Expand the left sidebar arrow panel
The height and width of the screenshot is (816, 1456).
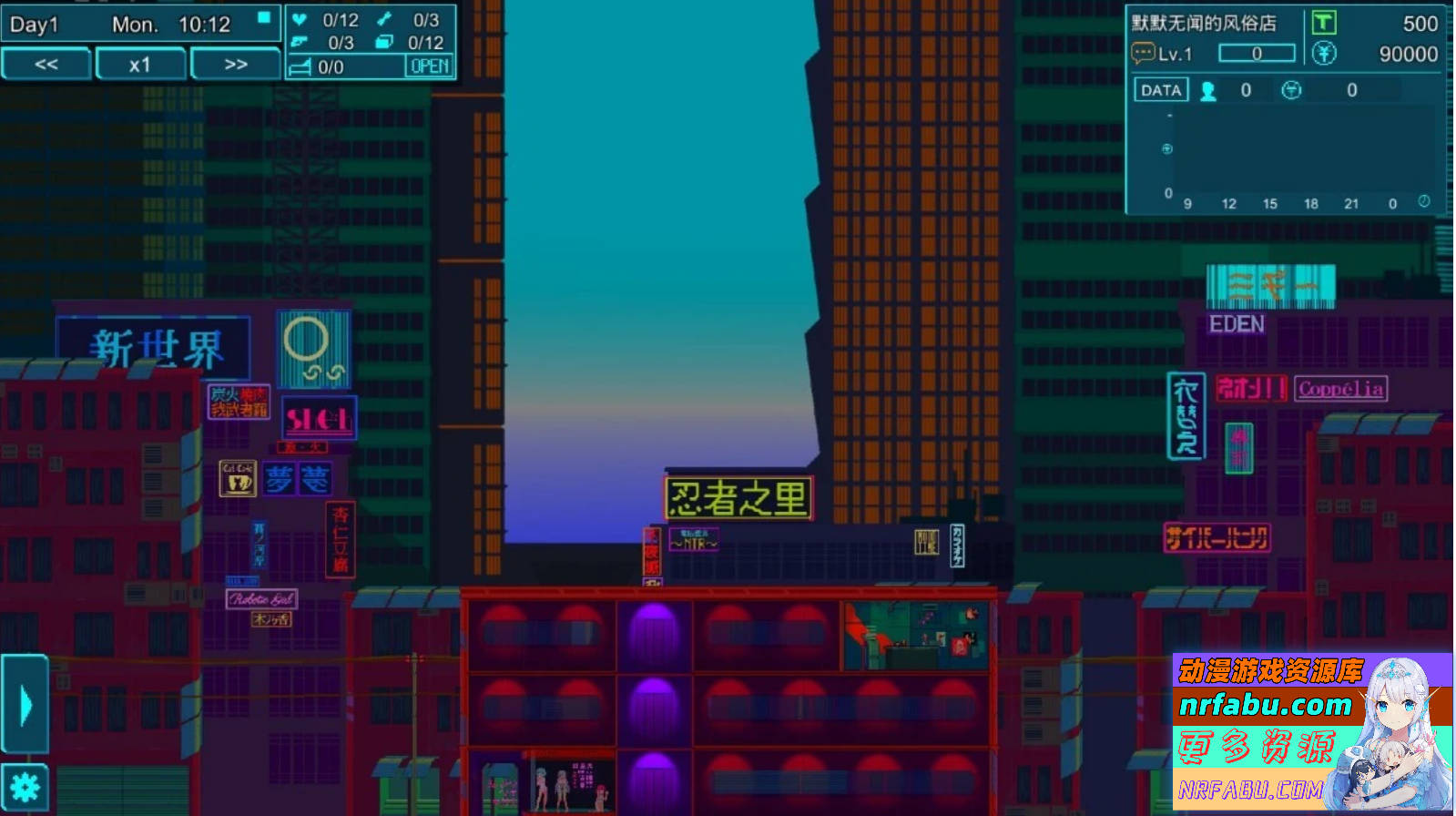point(25,702)
